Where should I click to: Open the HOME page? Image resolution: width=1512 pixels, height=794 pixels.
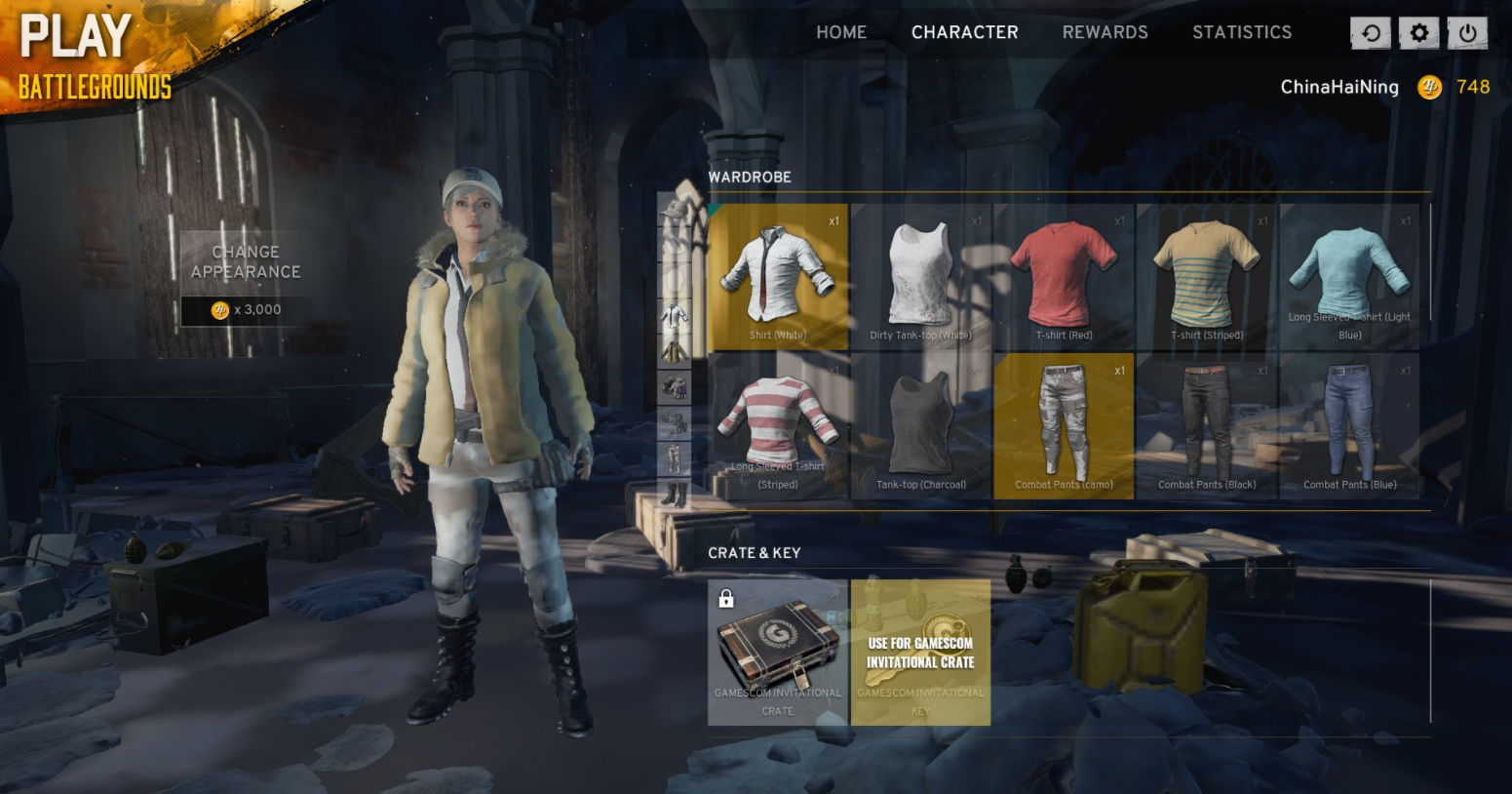840,32
